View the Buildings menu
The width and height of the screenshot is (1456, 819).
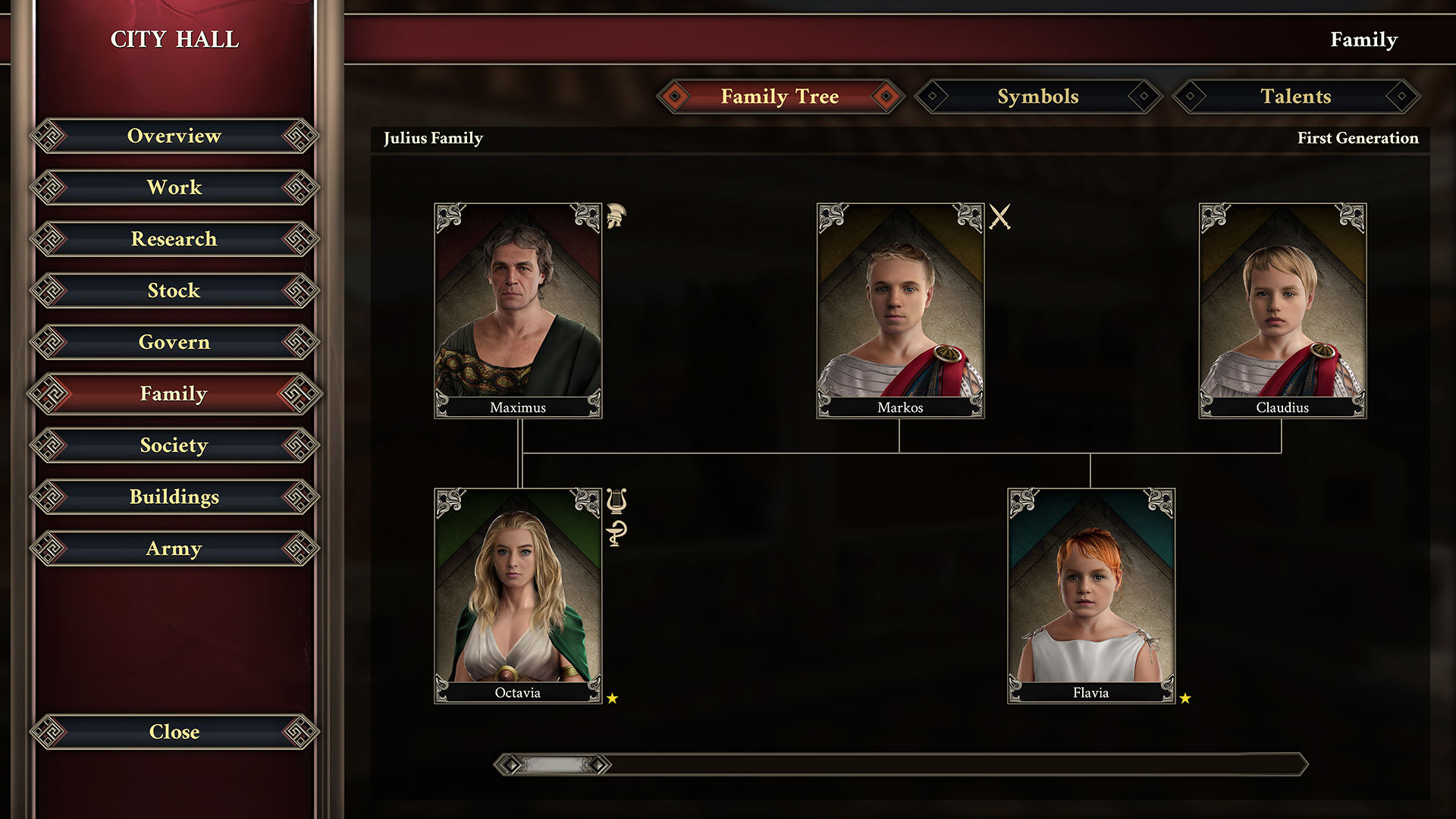pos(174,497)
